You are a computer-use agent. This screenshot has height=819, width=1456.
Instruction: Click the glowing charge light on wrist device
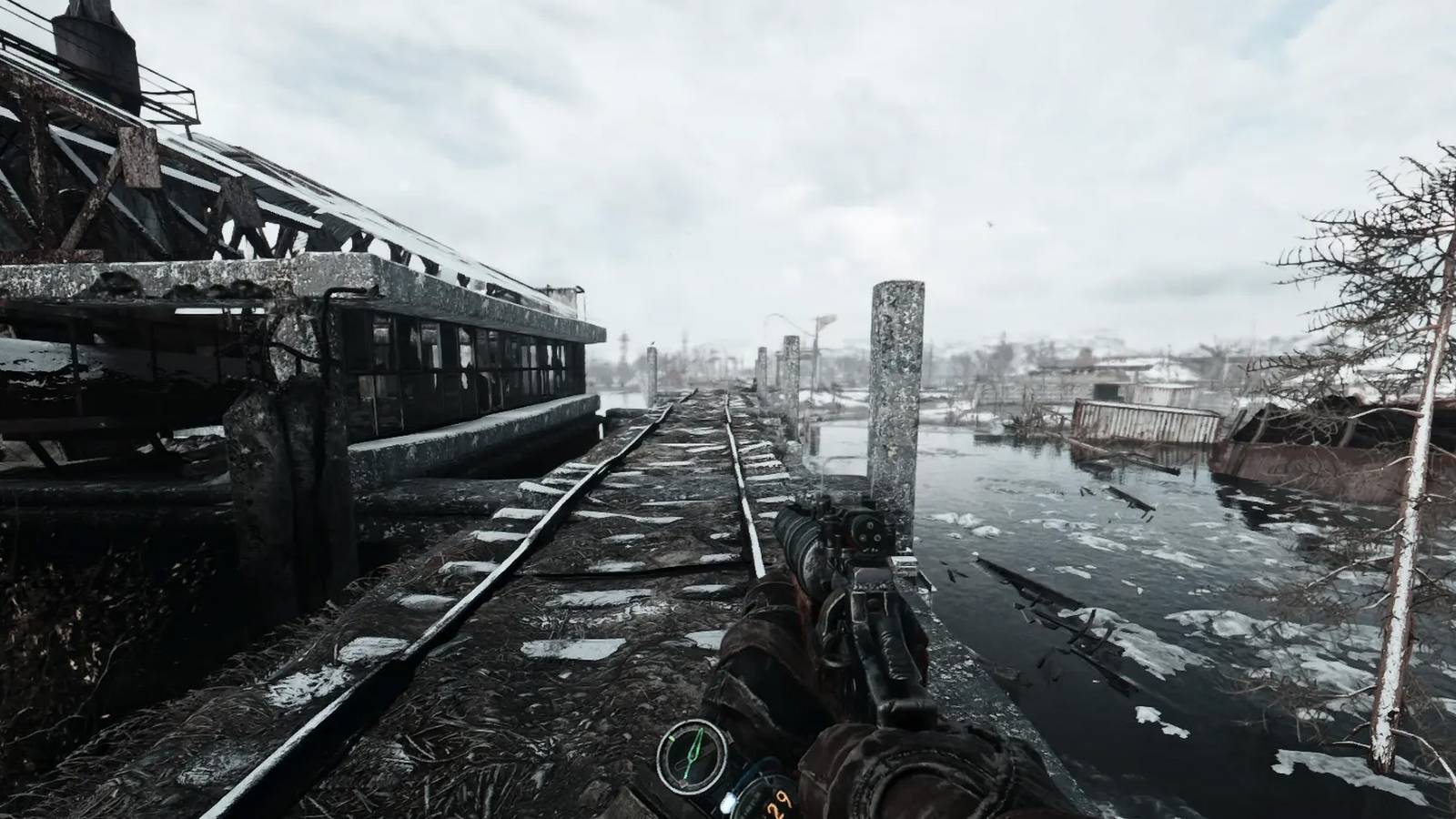[x=728, y=804]
